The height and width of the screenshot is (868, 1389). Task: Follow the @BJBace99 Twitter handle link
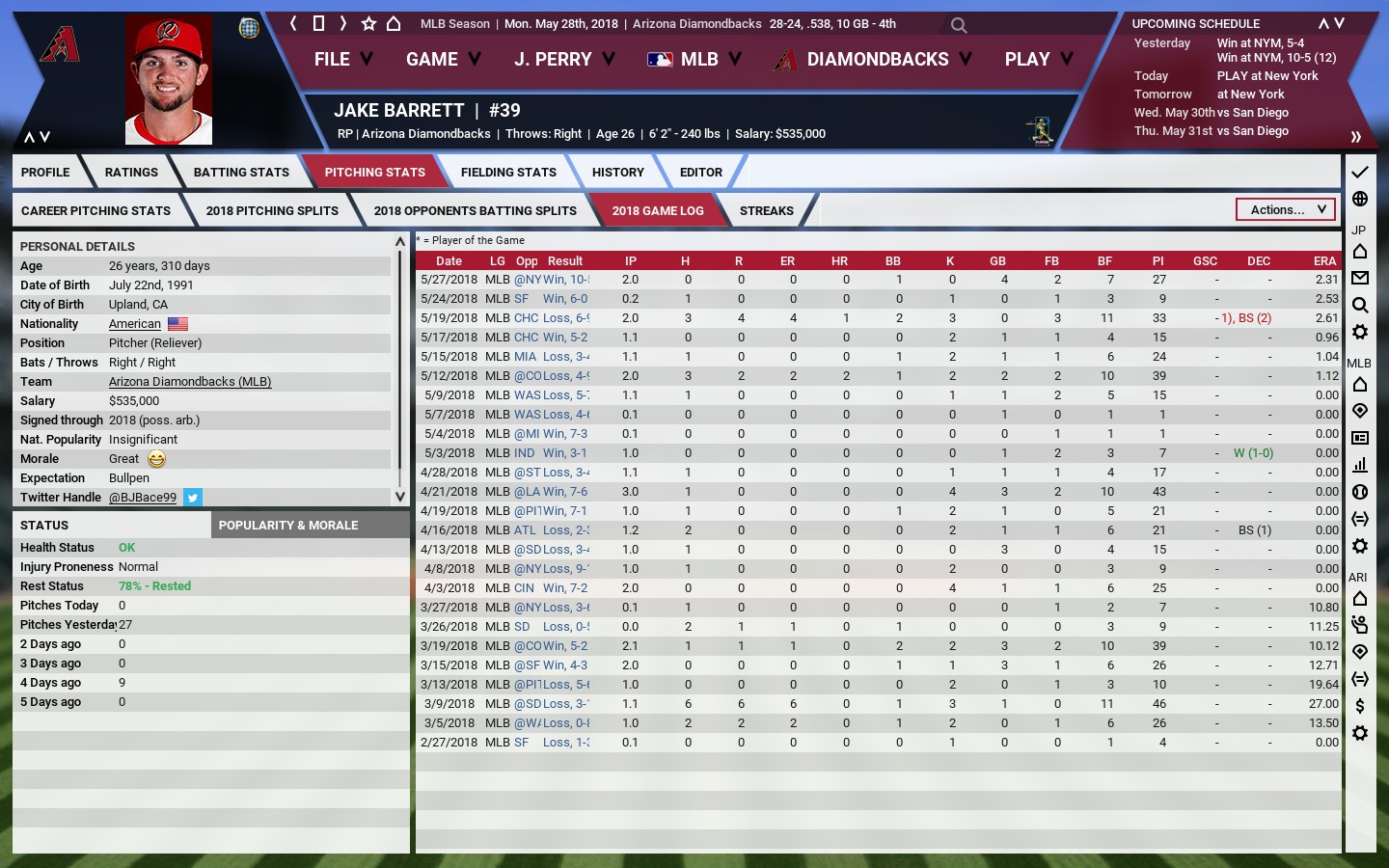click(143, 498)
